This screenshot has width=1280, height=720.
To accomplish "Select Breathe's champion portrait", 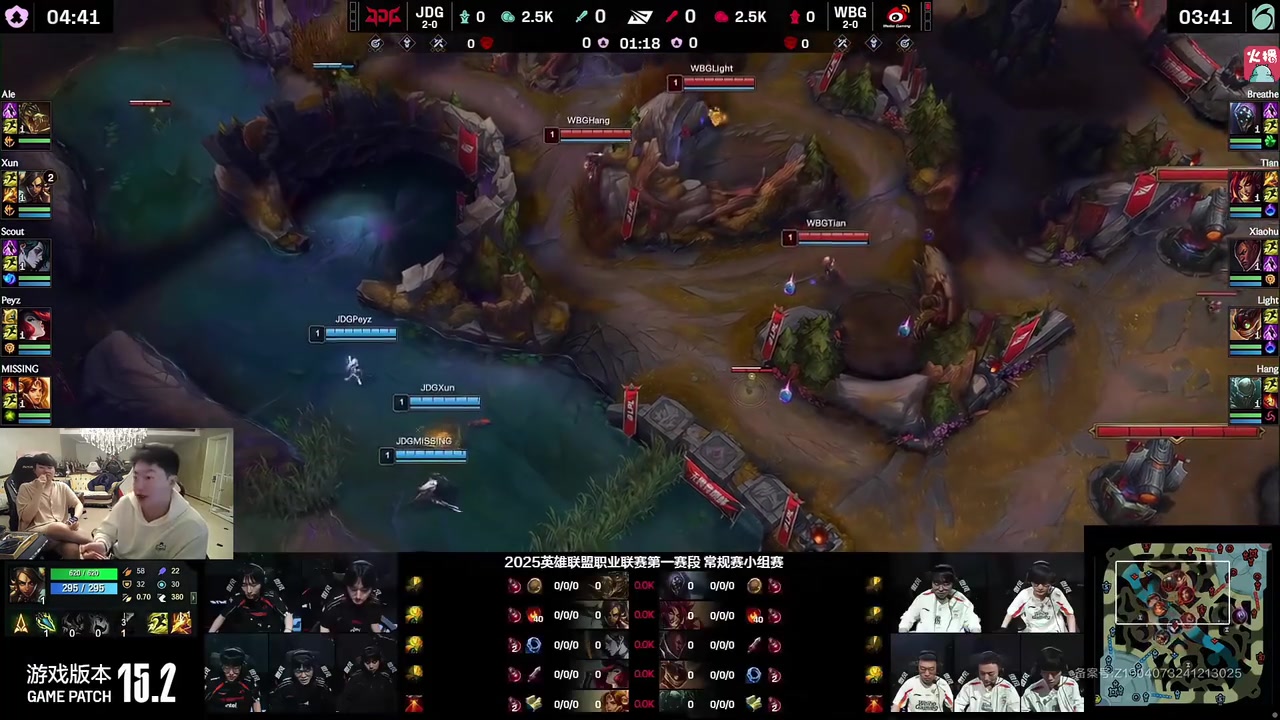I will (1244, 118).
